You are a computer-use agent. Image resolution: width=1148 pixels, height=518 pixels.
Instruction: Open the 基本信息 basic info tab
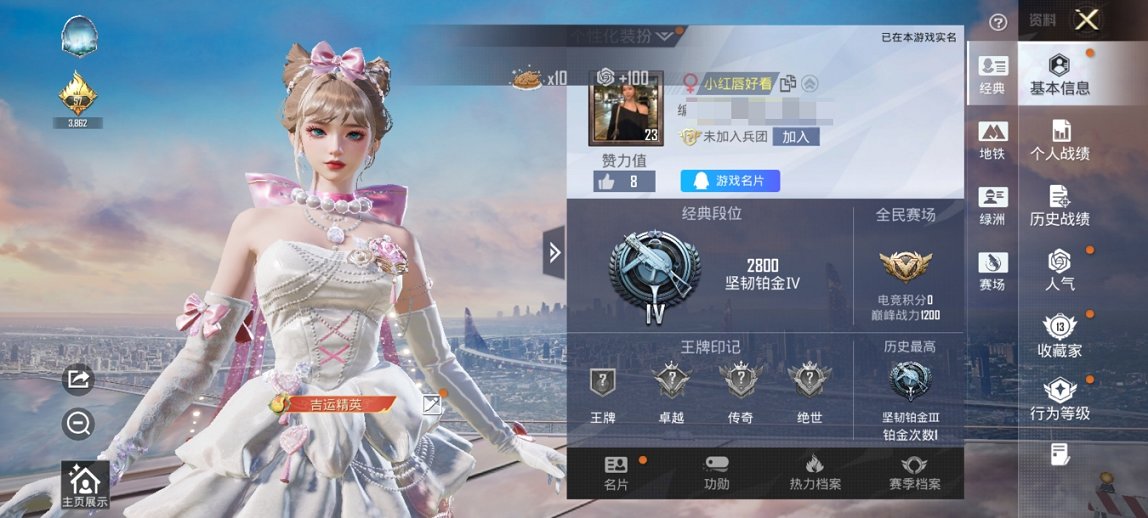[1060, 75]
